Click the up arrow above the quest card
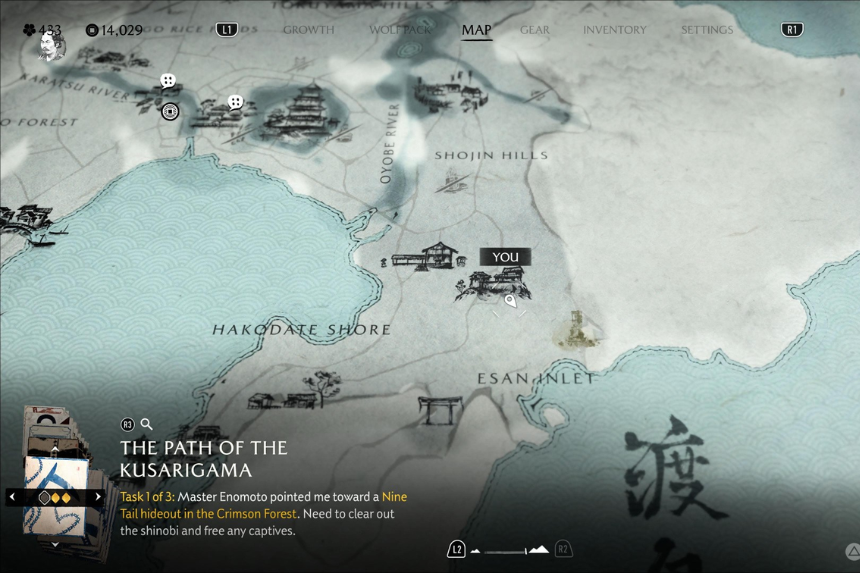Viewport: 860px width, 573px height. point(55,451)
